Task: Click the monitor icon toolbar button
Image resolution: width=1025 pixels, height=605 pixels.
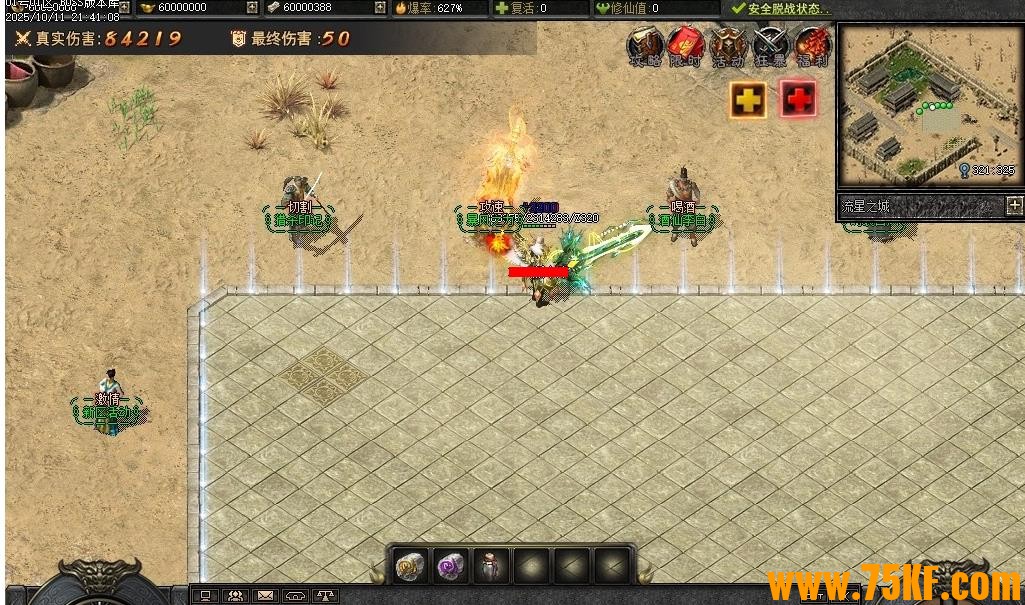Action: (205, 595)
